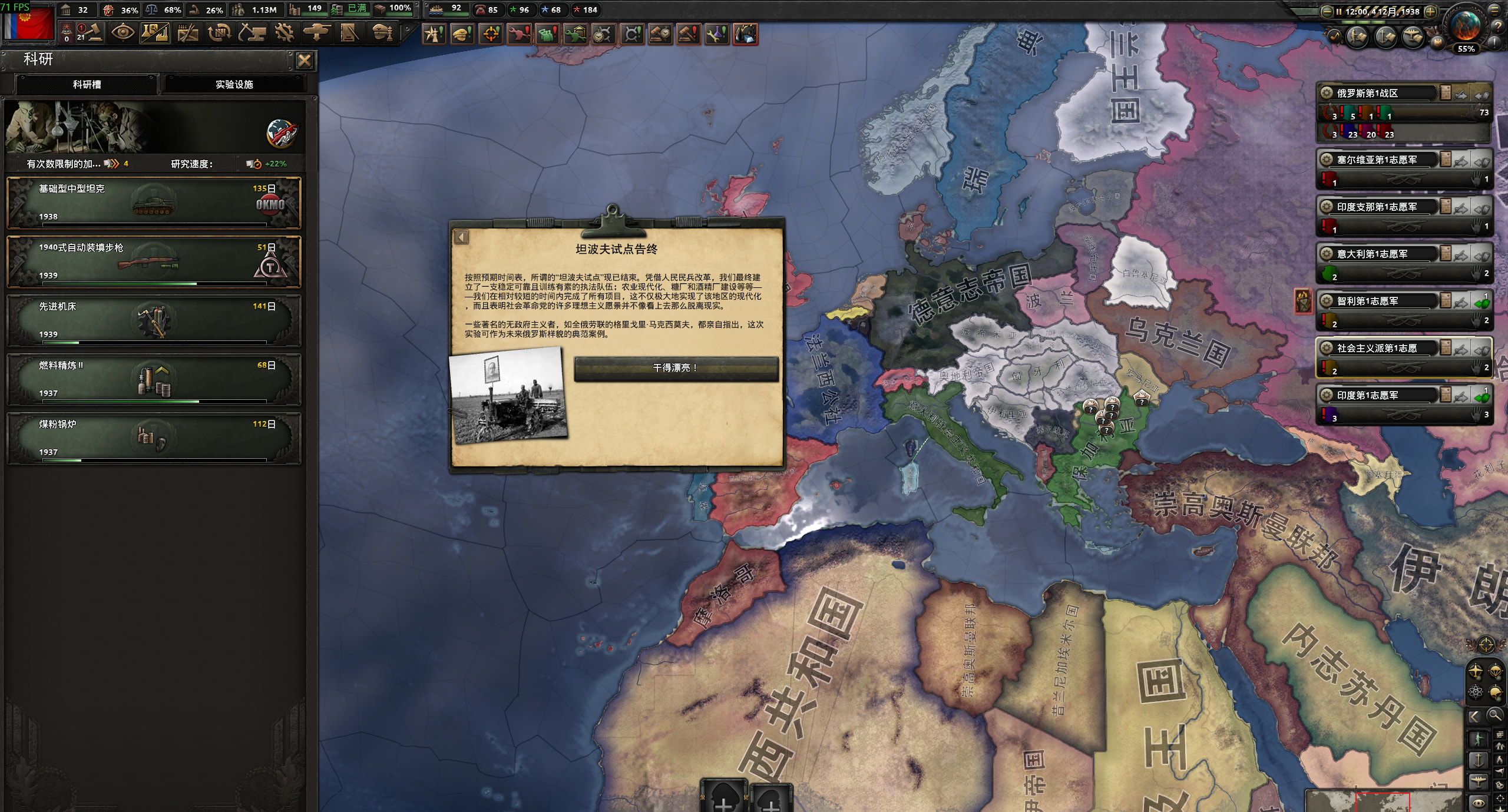Select the 基础型中型坦克 research slot
The width and height of the screenshot is (1508, 812).
point(154,203)
